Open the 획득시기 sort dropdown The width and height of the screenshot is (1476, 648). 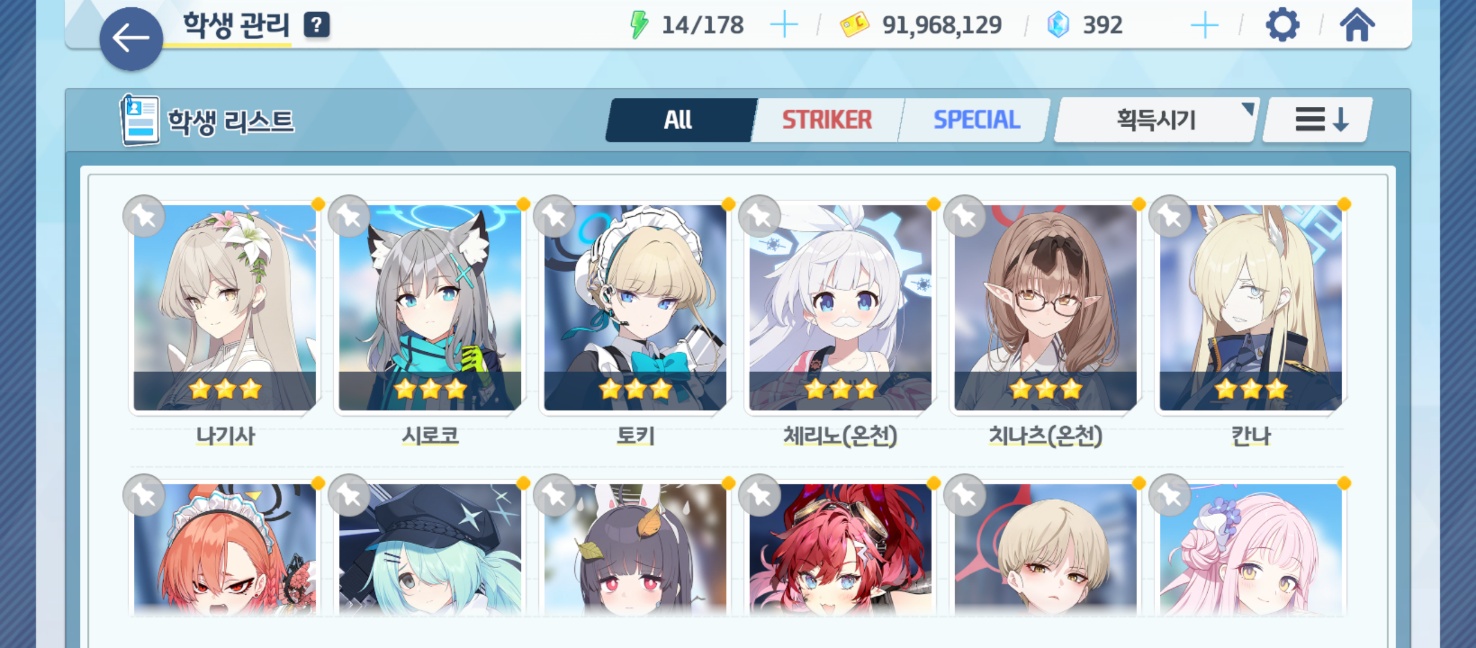point(1157,120)
